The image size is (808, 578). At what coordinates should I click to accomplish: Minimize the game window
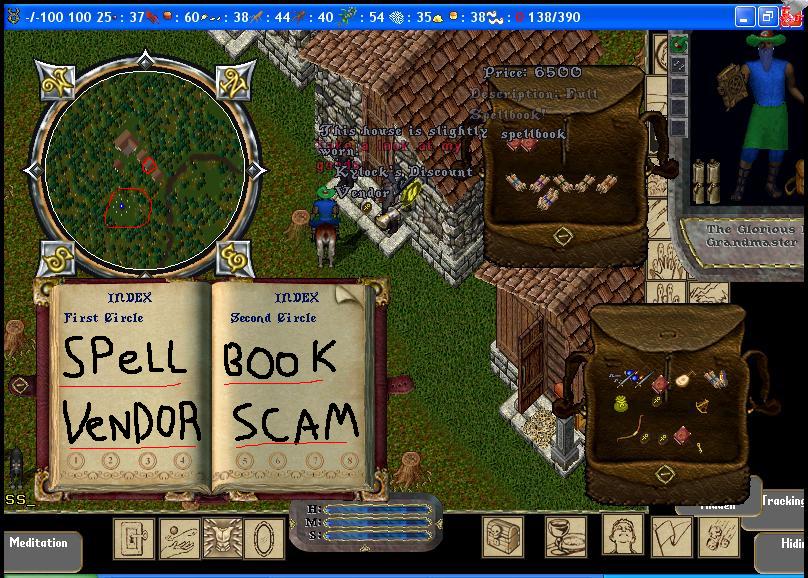(x=745, y=17)
